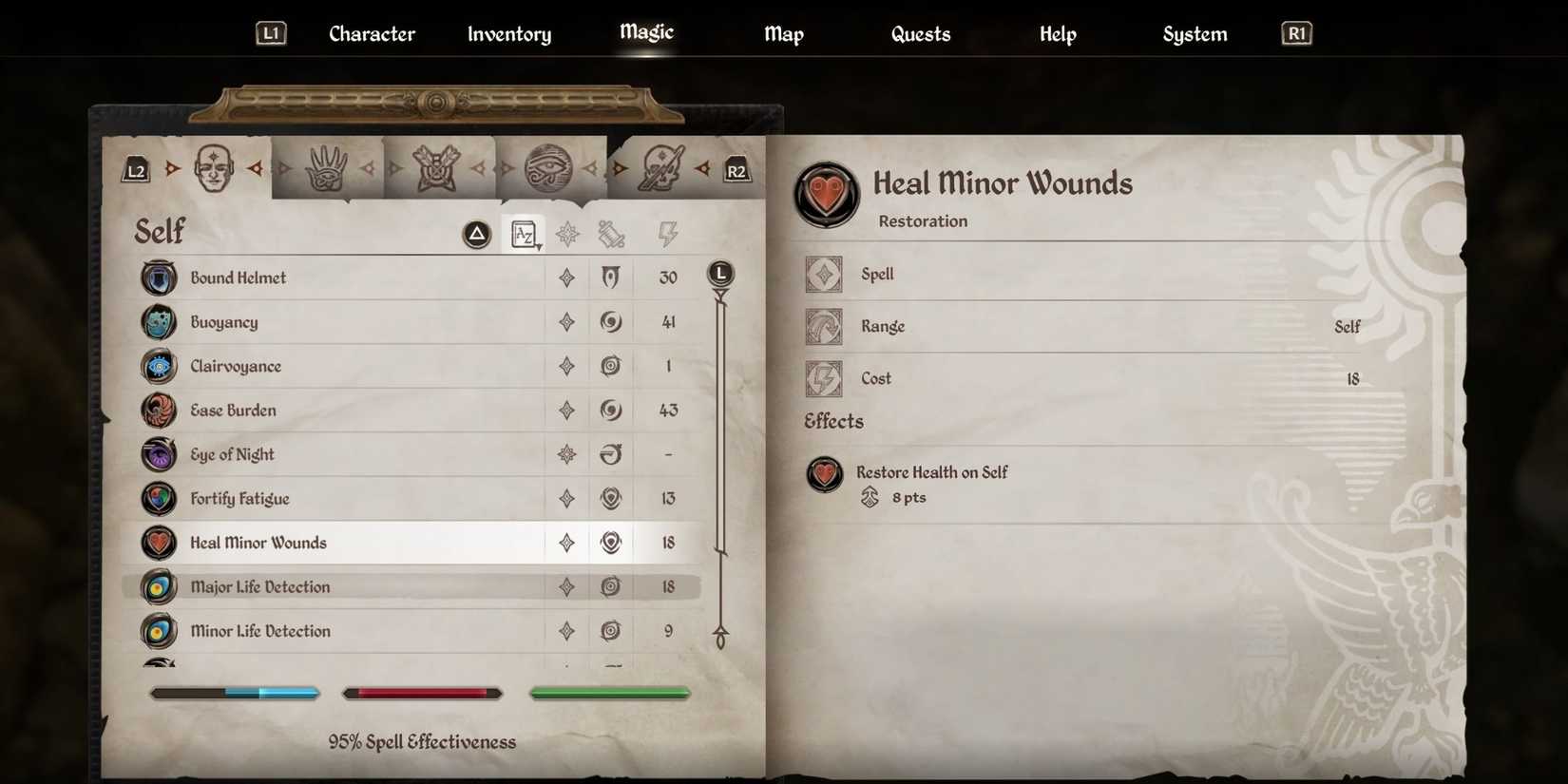Select the Heal Minor Wounds spell heart icon
This screenshot has width=1568, height=784.
coord(158,543)
